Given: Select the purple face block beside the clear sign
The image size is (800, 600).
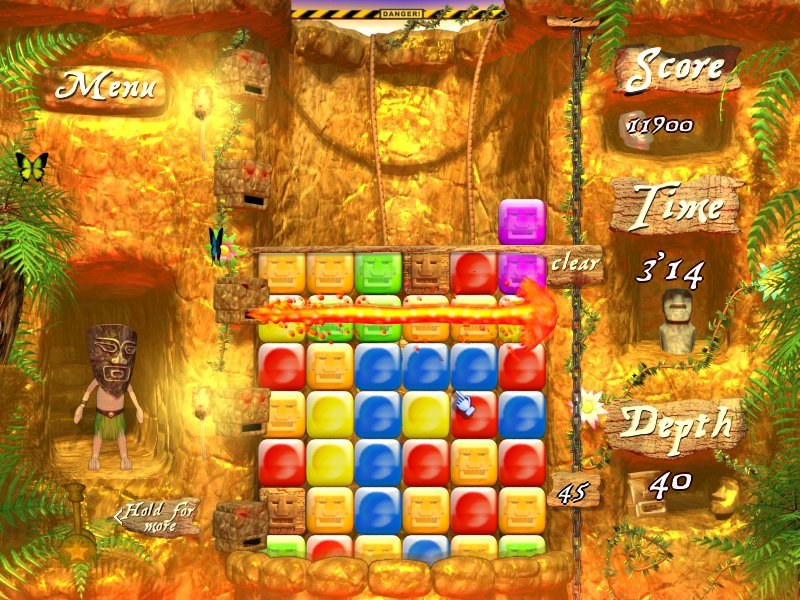Looking at the screenshot, I should 520,272.
